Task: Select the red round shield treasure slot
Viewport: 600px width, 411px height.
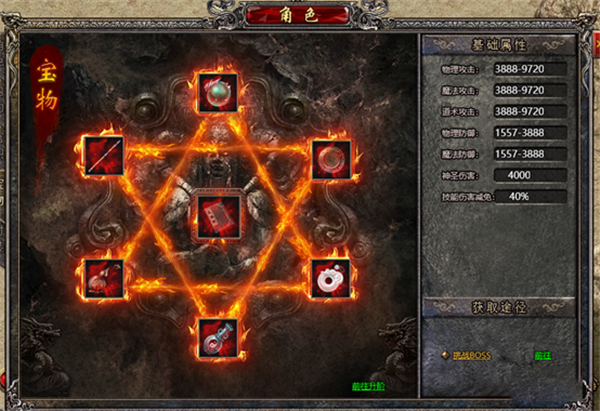Action: 329,158
